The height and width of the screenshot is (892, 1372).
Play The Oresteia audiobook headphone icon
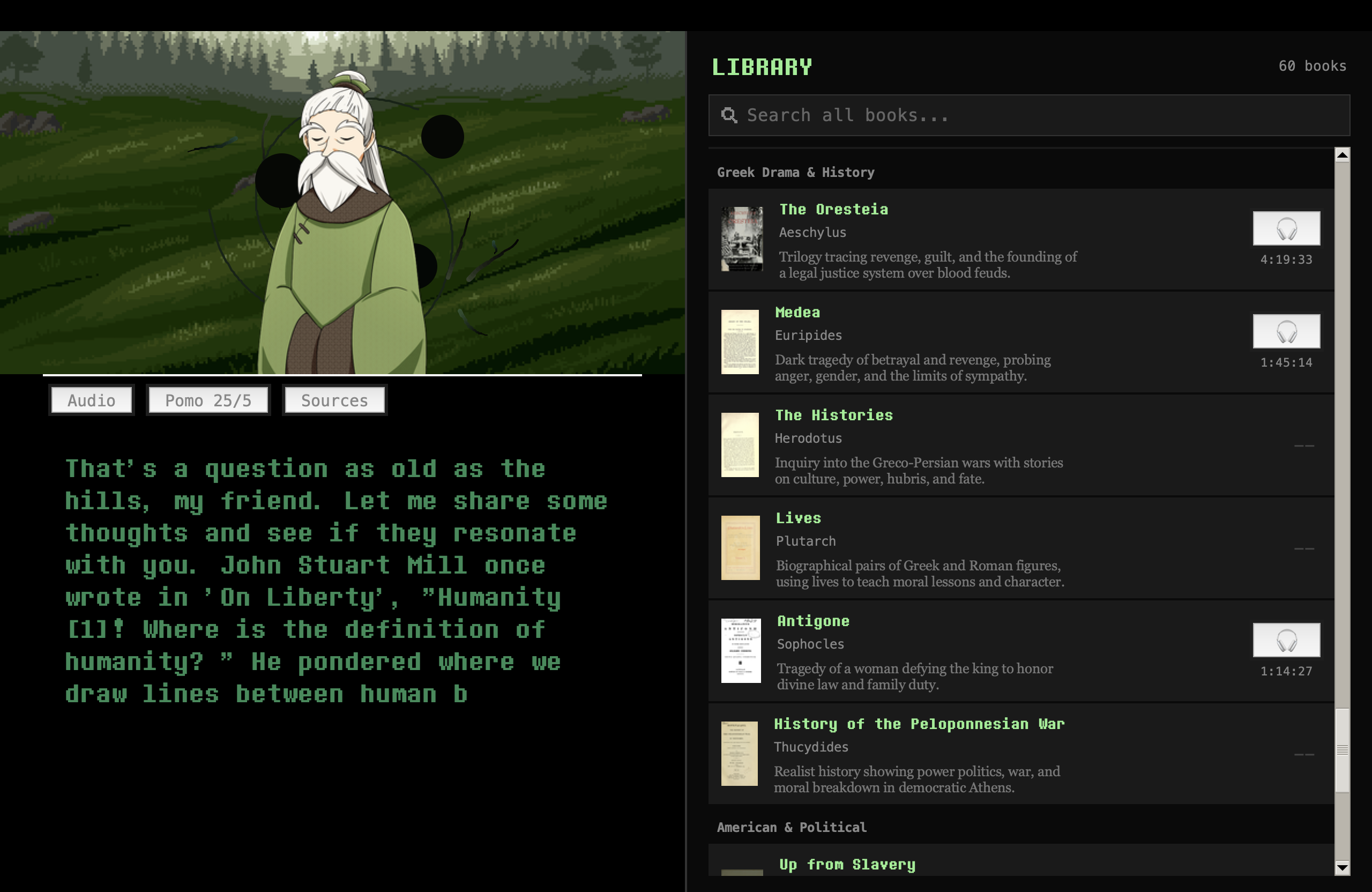[1287, 228]
